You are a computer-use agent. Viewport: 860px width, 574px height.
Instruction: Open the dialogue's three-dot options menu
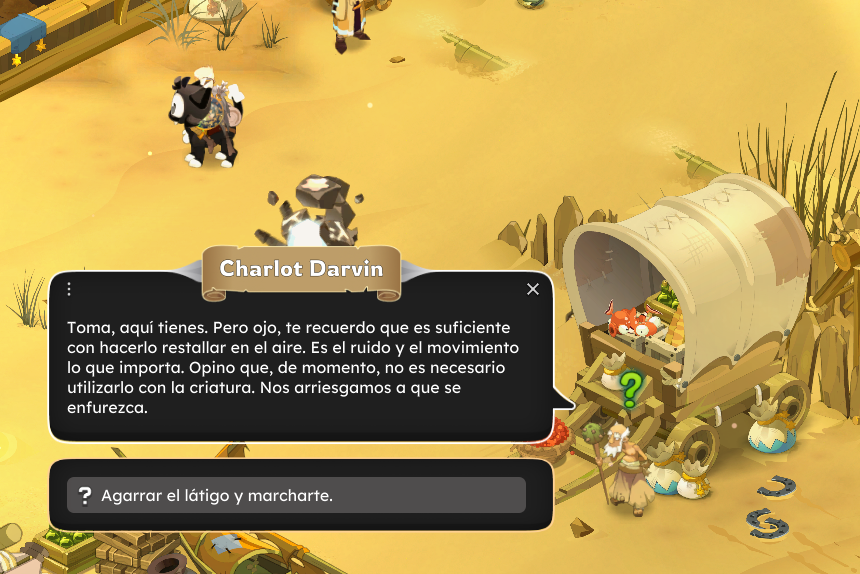click(69, 289)
